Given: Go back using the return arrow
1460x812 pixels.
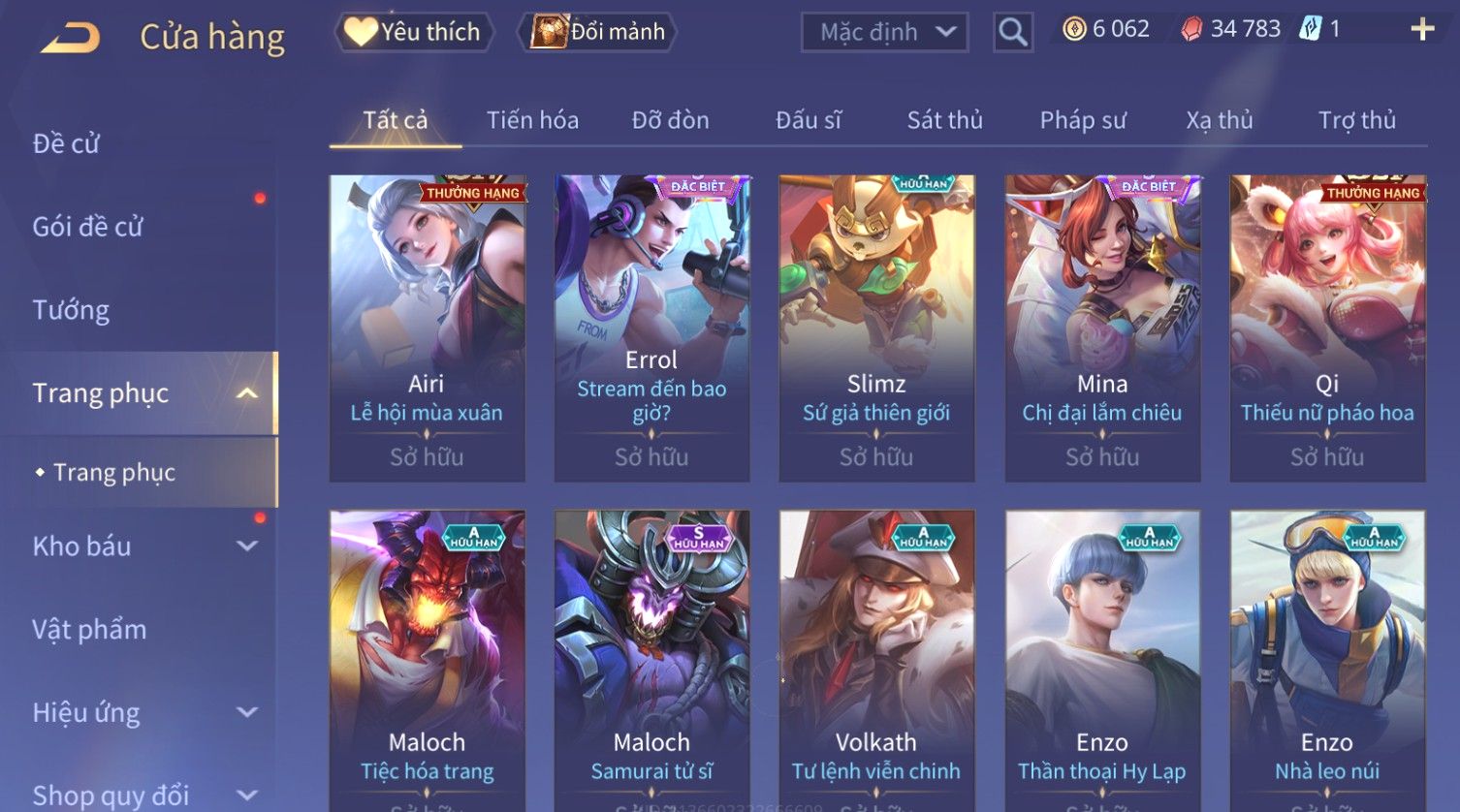Looking at the screenshot, I should tap(70, 37).
